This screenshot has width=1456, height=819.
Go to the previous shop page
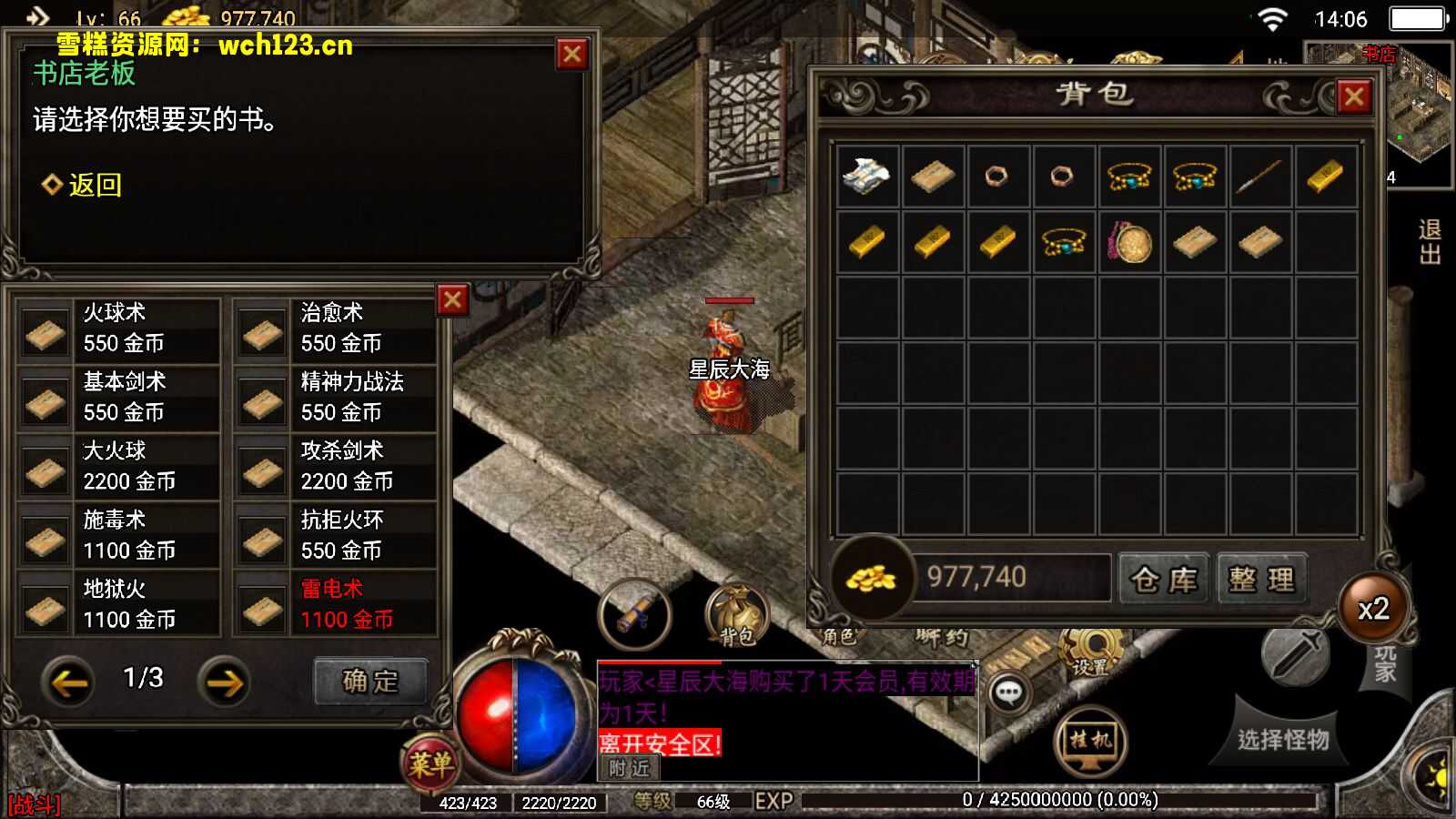(x=69, y=682)
